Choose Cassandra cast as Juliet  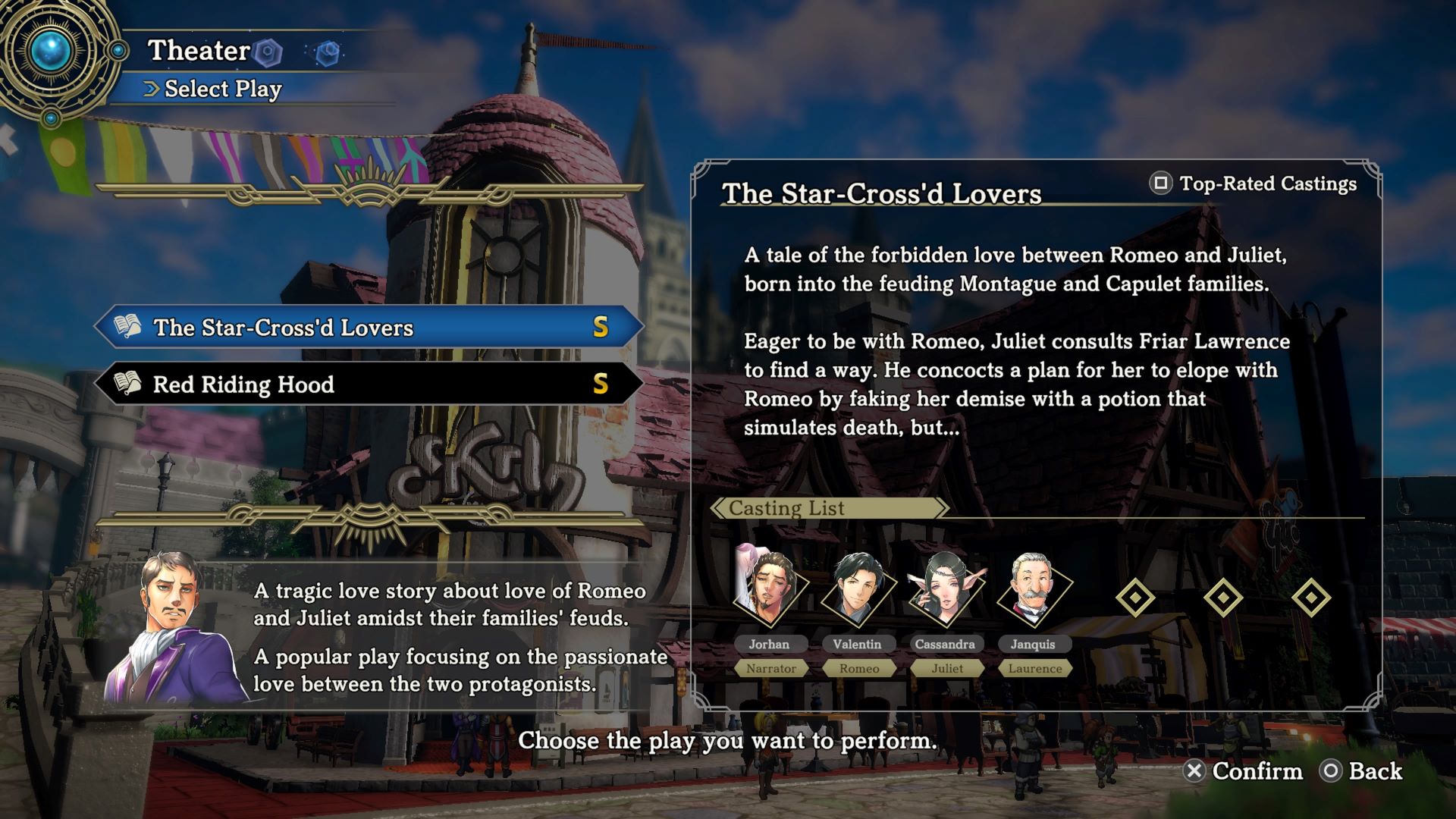[945, 591]
